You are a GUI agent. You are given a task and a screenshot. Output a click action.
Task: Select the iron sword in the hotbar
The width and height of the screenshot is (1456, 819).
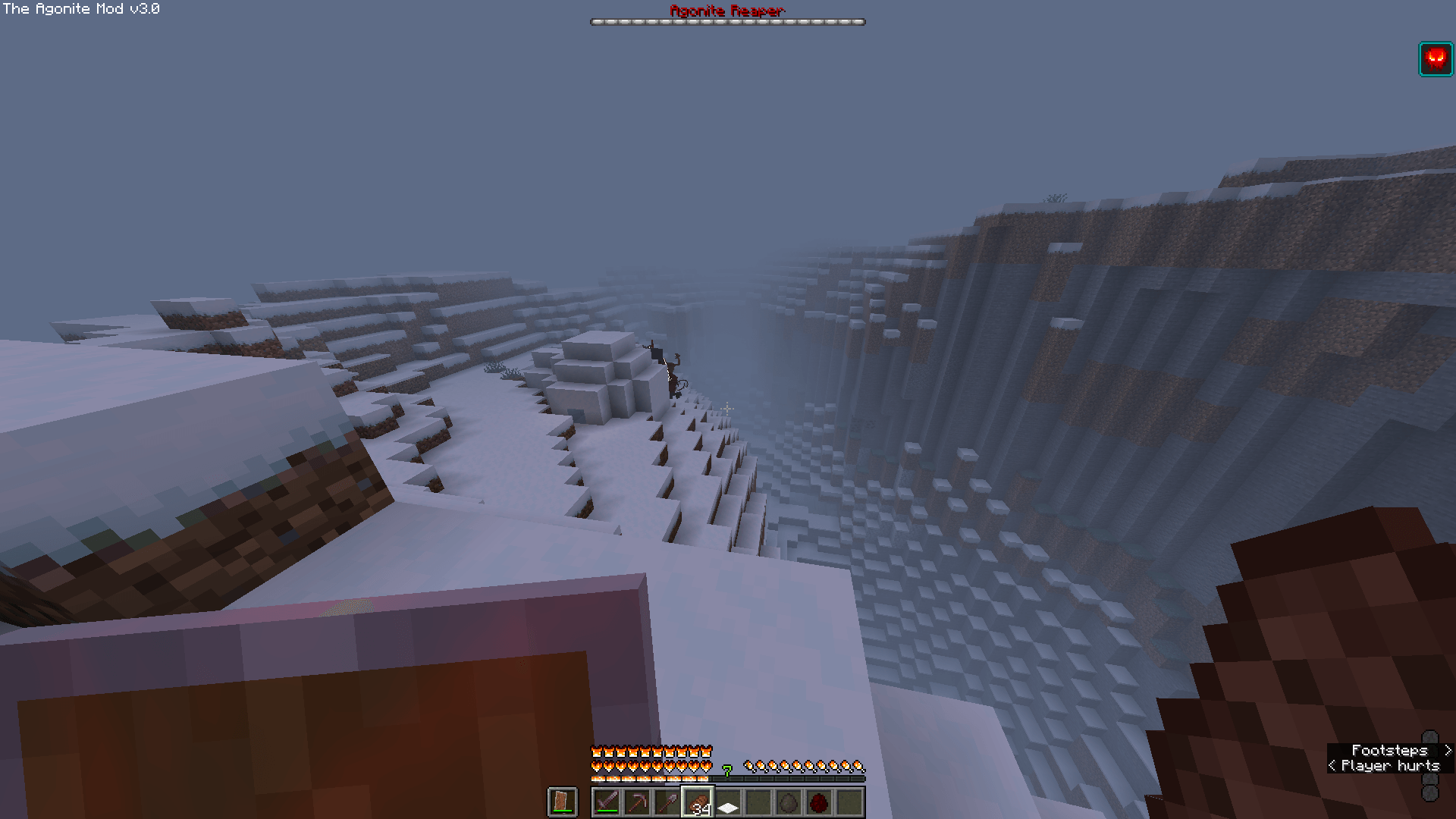click(607, 802)
